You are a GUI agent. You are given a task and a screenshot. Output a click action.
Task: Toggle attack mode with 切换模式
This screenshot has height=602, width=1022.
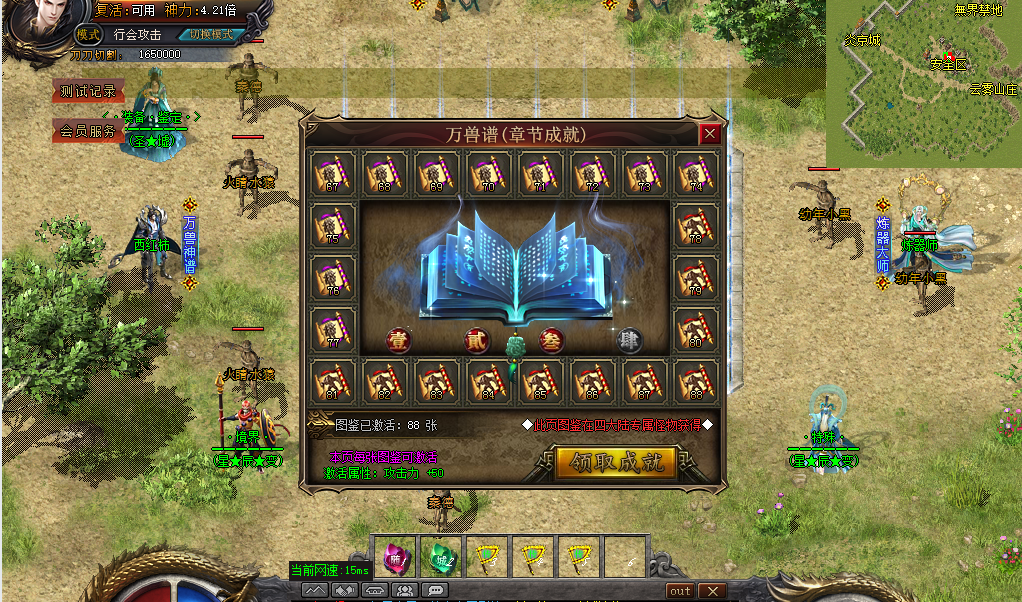211,33
